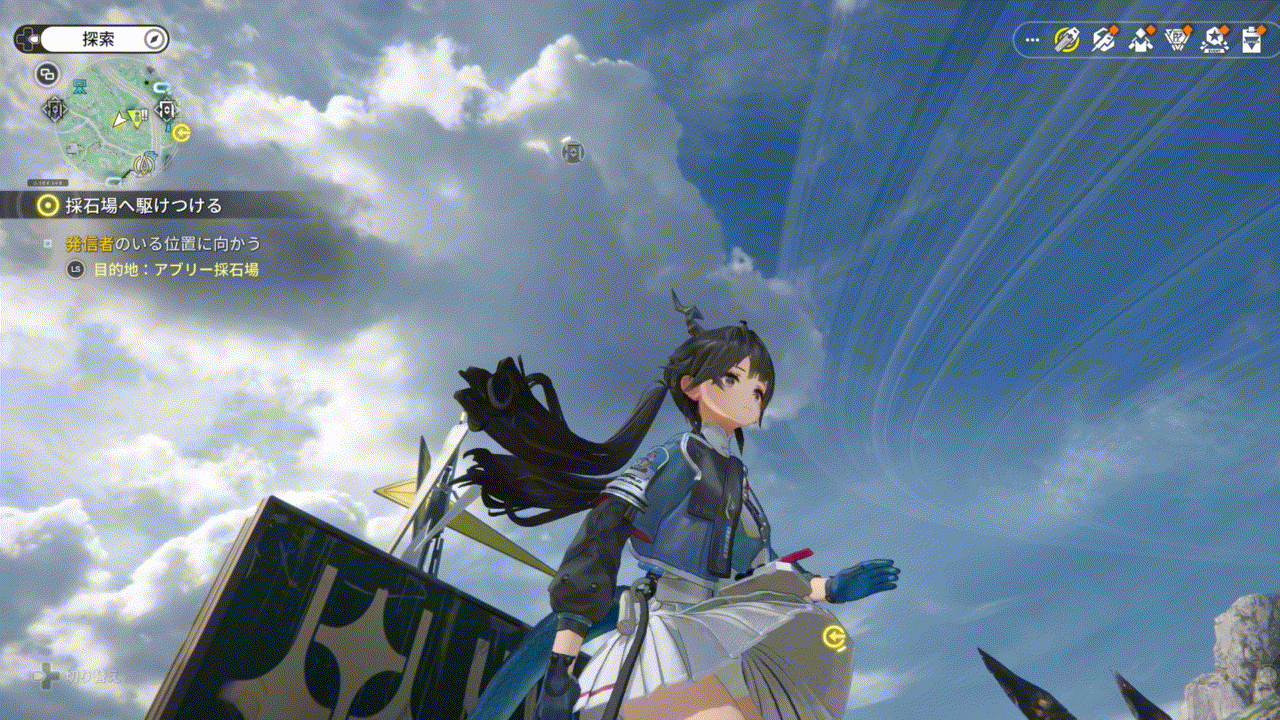Image resolution: width=1280 pixels, height=720 pixels.
Task: Select the 探索 mode label
Action: 99,39
